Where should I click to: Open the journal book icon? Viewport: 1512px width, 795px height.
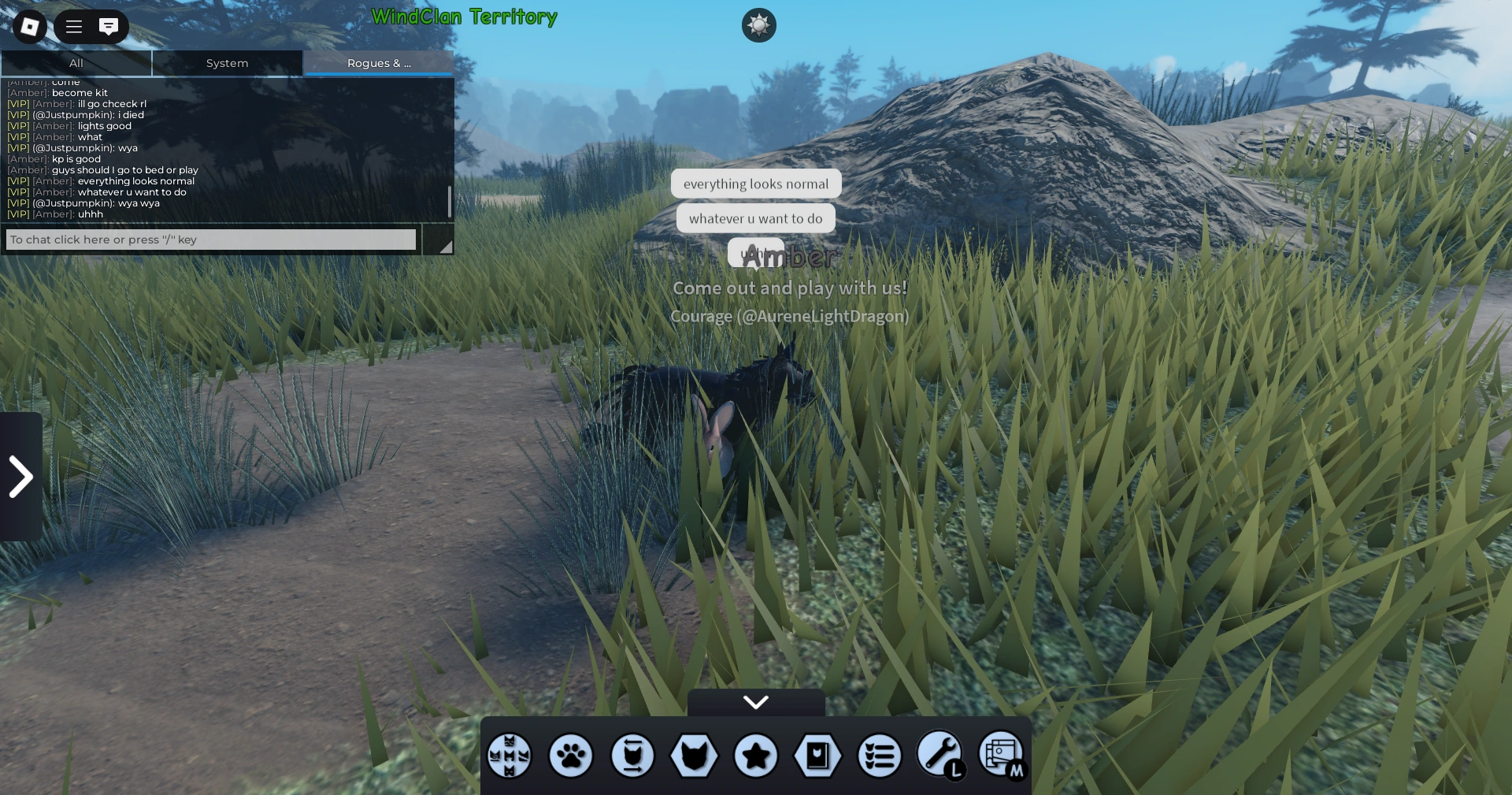[819, 756]
